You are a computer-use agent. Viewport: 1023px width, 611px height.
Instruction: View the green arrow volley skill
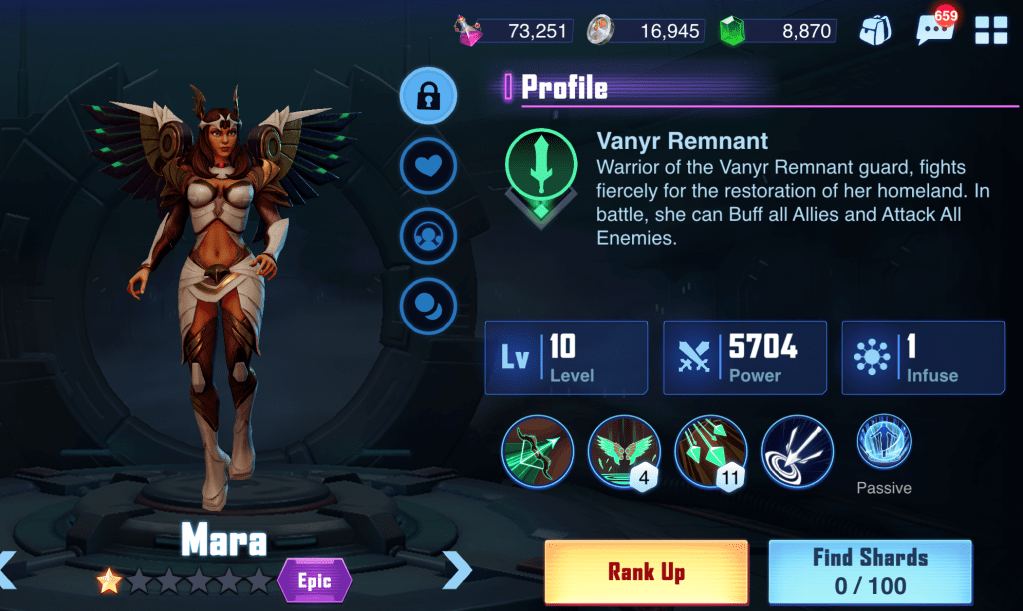[x=709, y=451]
